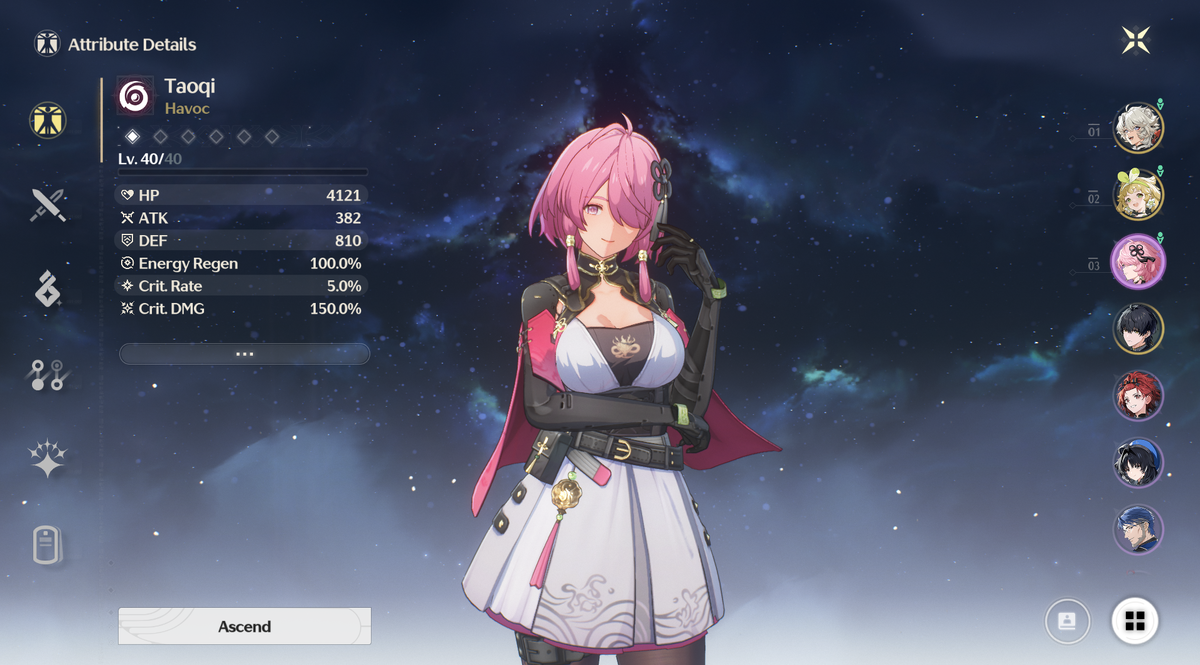This screenshot has height=665, width=1200.
Task: Choose the blonde flower-haired character in slot 02
Action: tap(1138, 194)
